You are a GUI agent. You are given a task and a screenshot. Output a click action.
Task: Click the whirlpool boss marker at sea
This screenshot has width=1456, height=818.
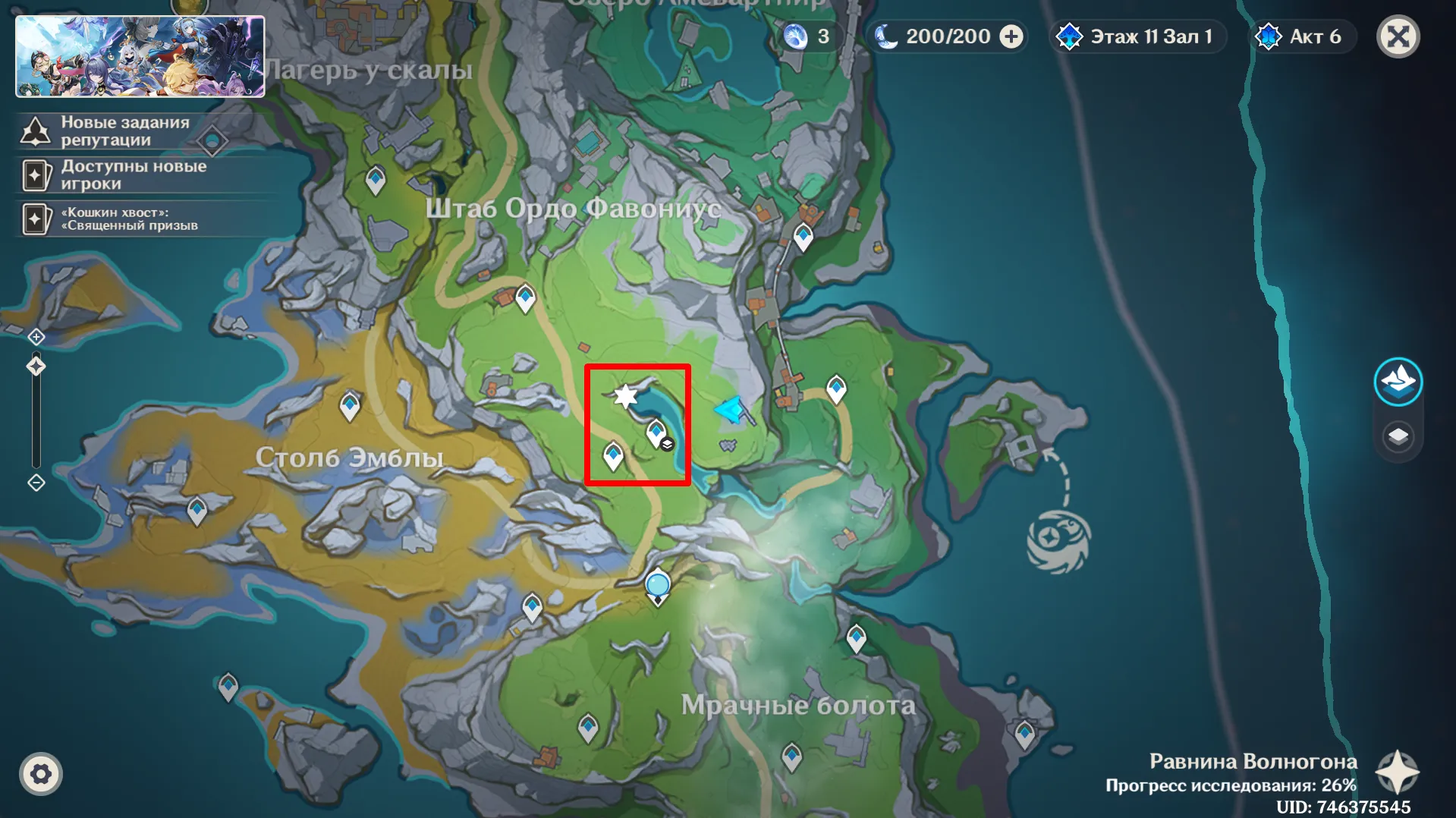pyautogui.click(x=1058, y=540)
